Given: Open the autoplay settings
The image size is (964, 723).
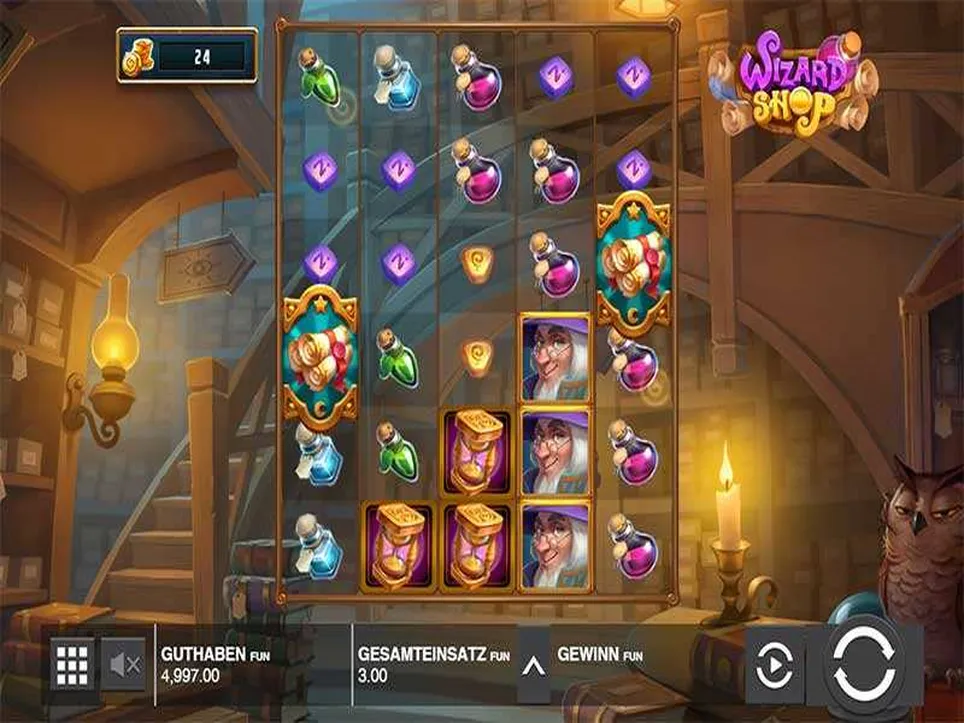Looking at the screenshot, I should tap(776, 663).
